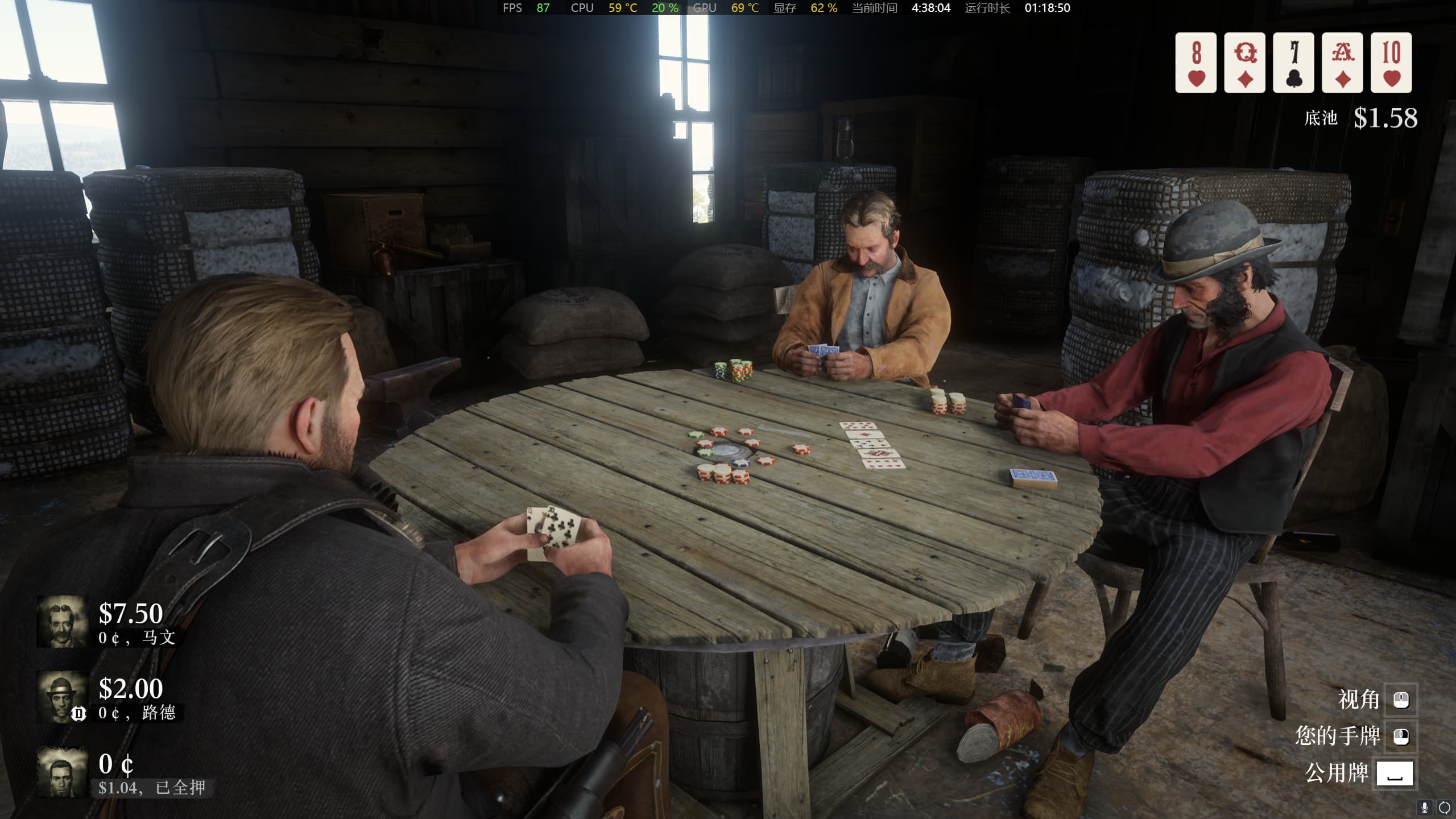Select the queen of diamonds community card
The width and height of the screenshot is (1456, 819).
(x=1244, y=63)
